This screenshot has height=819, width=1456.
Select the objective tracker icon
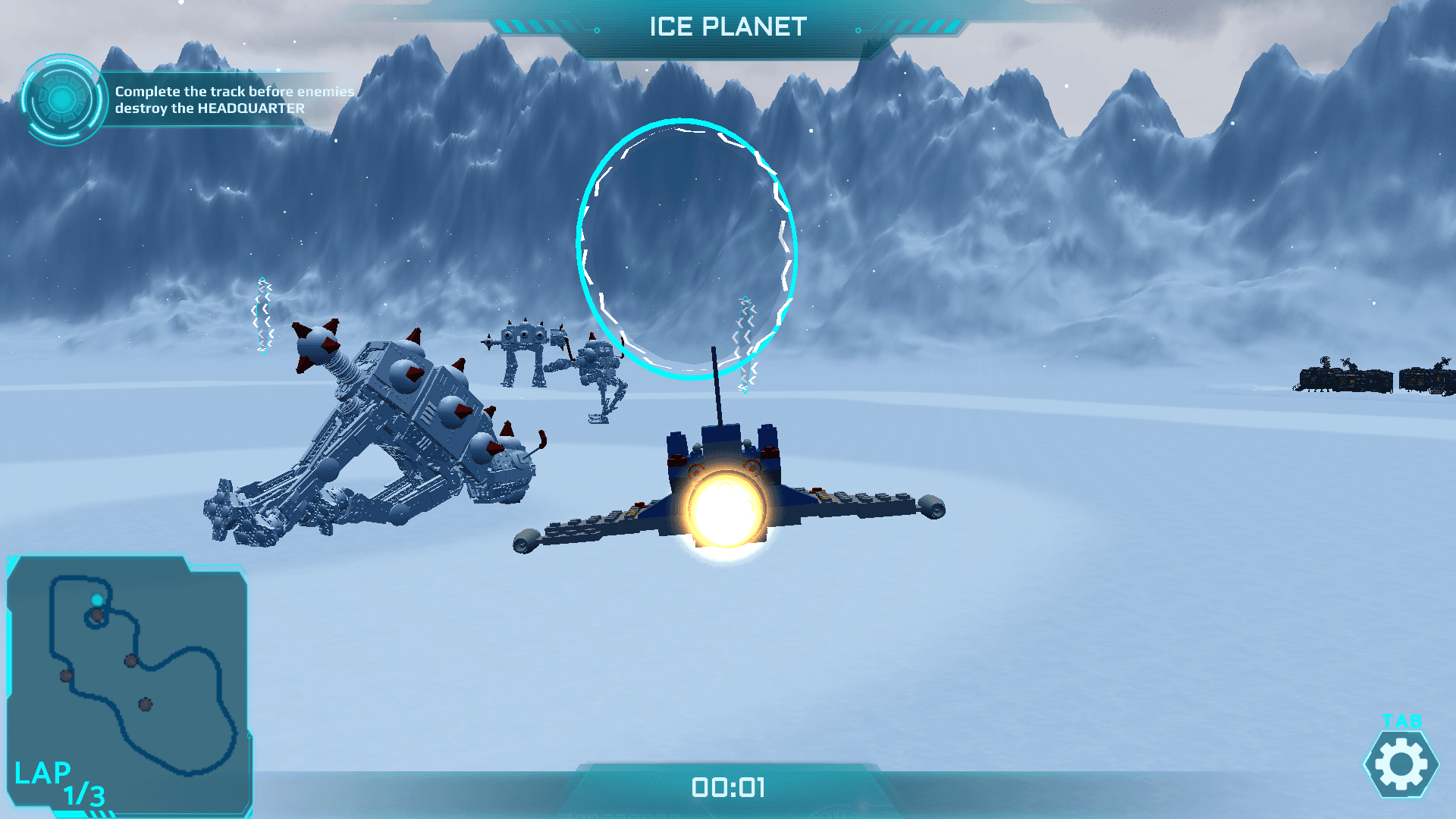click(x=62, y=99)
